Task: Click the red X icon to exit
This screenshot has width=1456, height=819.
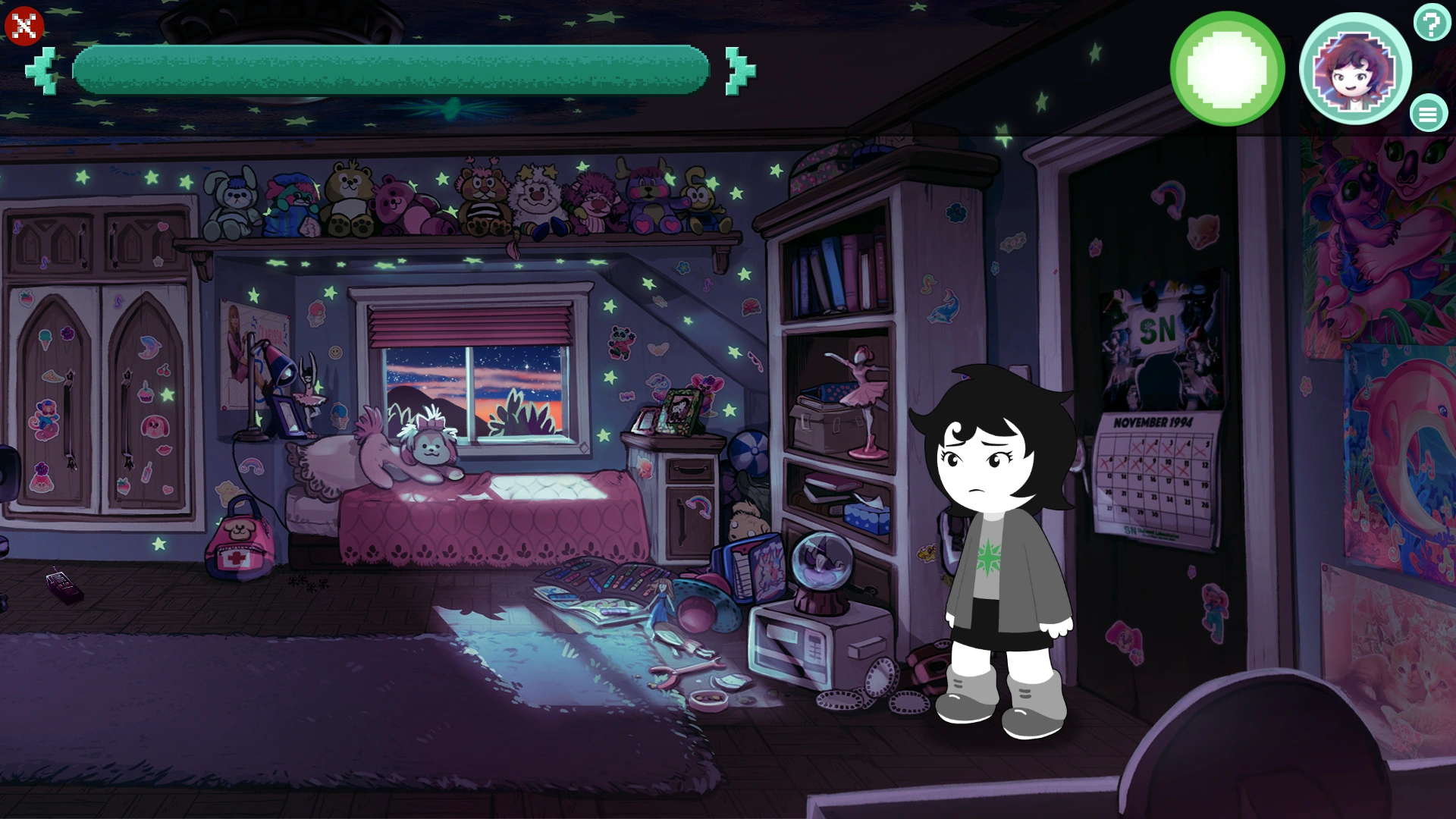Action: click(x=23, y=27)
